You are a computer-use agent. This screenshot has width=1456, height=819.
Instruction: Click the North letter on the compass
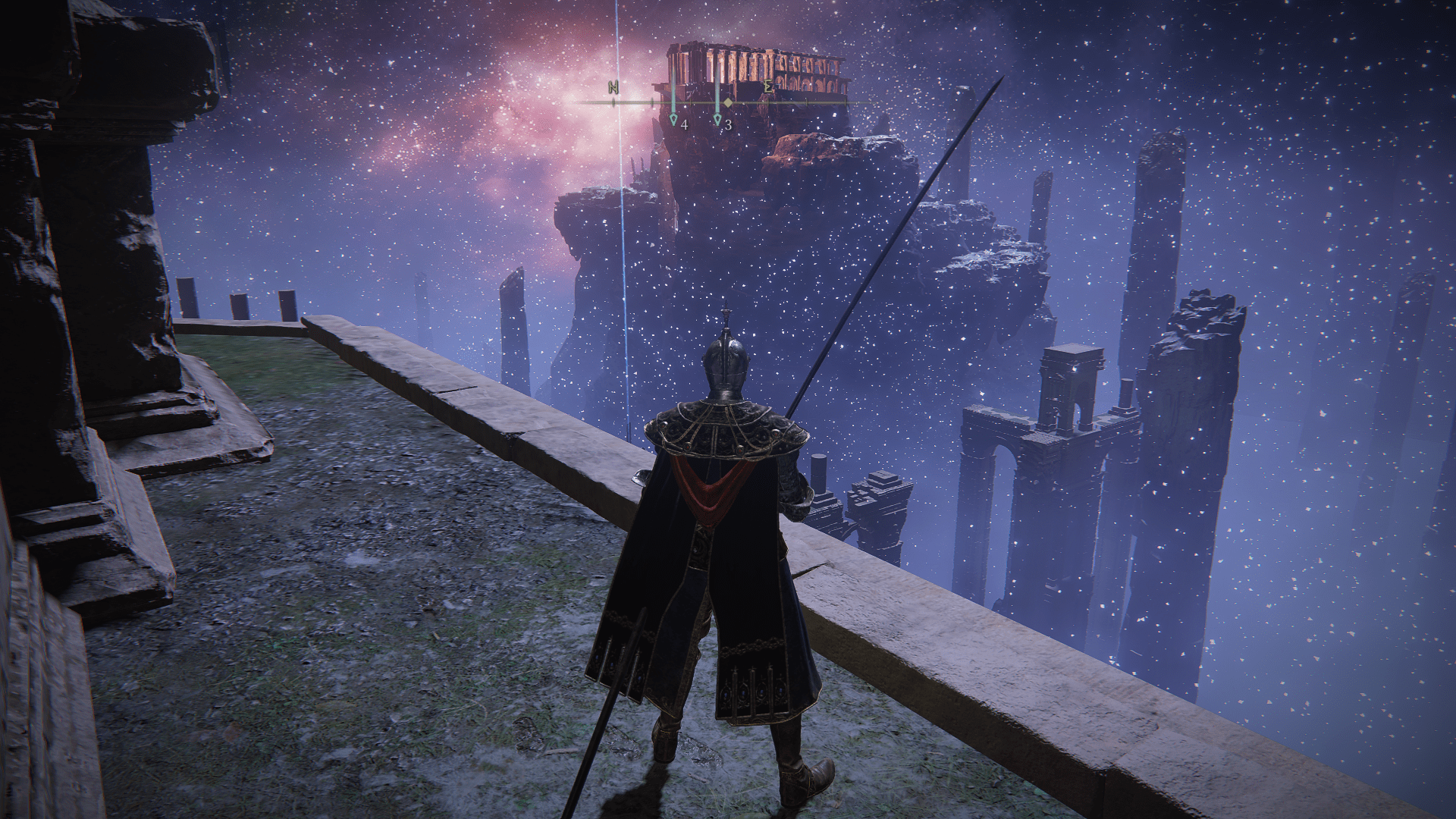[613, 87]
